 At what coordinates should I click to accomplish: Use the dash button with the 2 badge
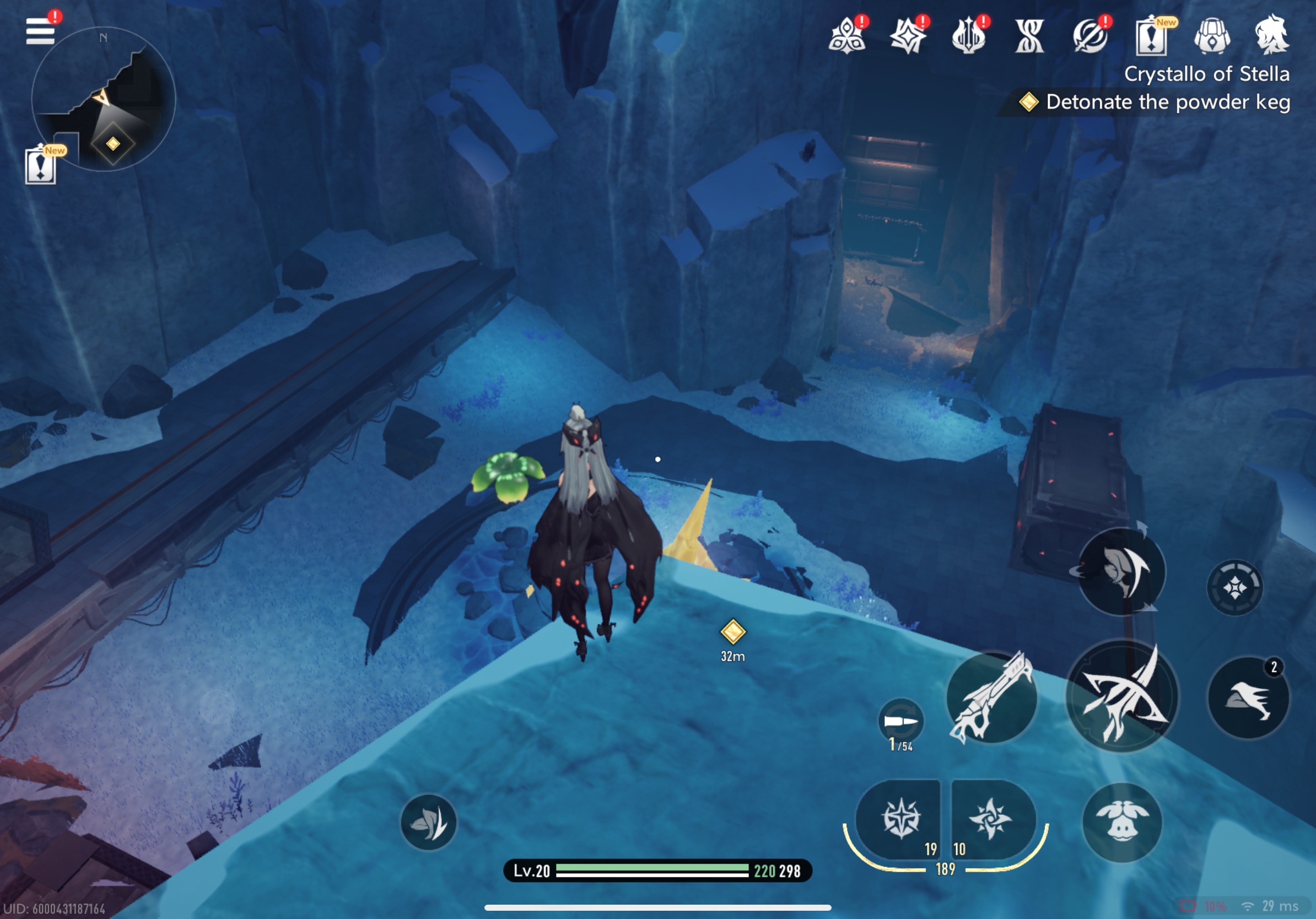[1248, 698]
